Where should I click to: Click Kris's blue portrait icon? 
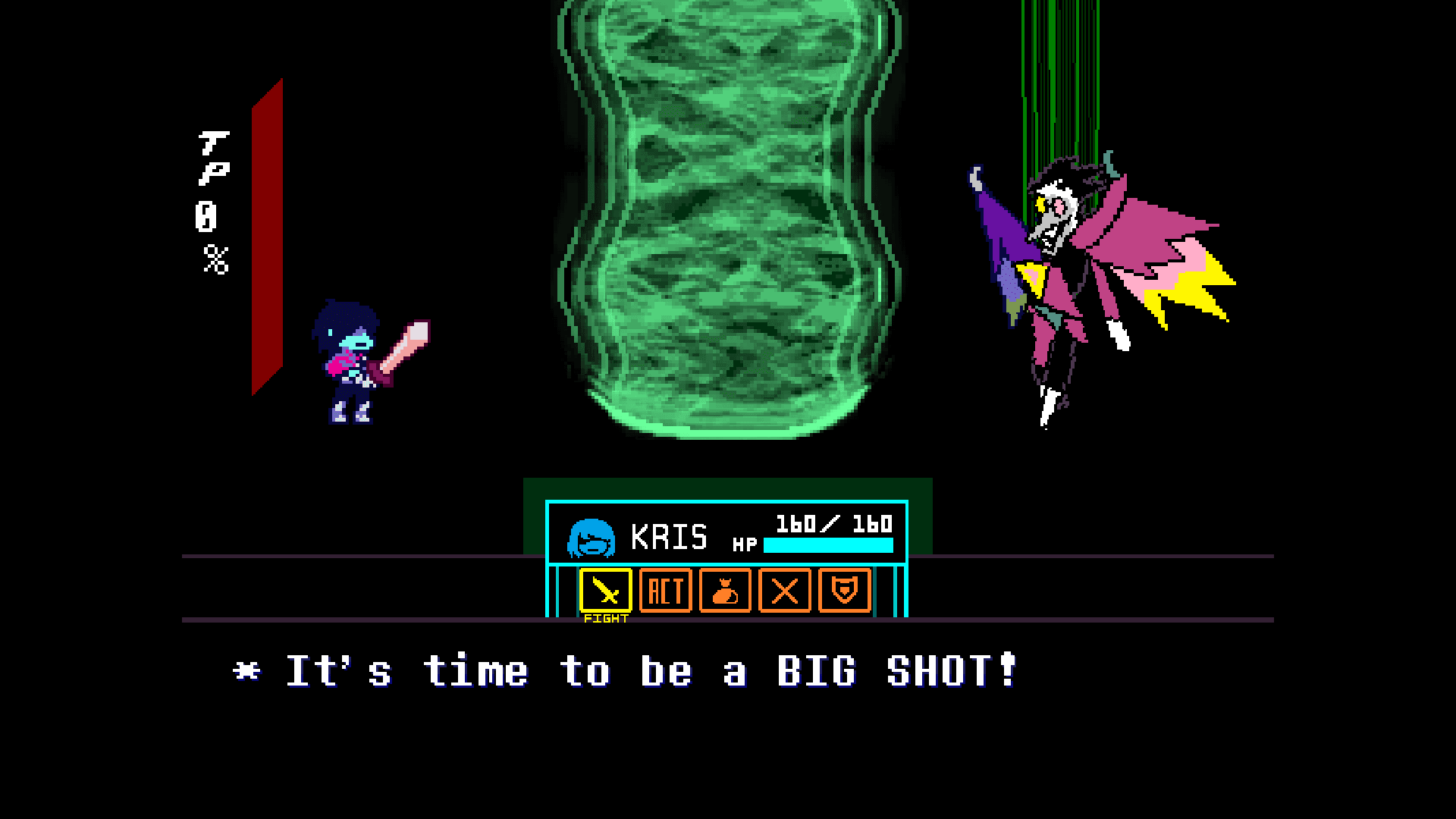[x=590, y=538]
